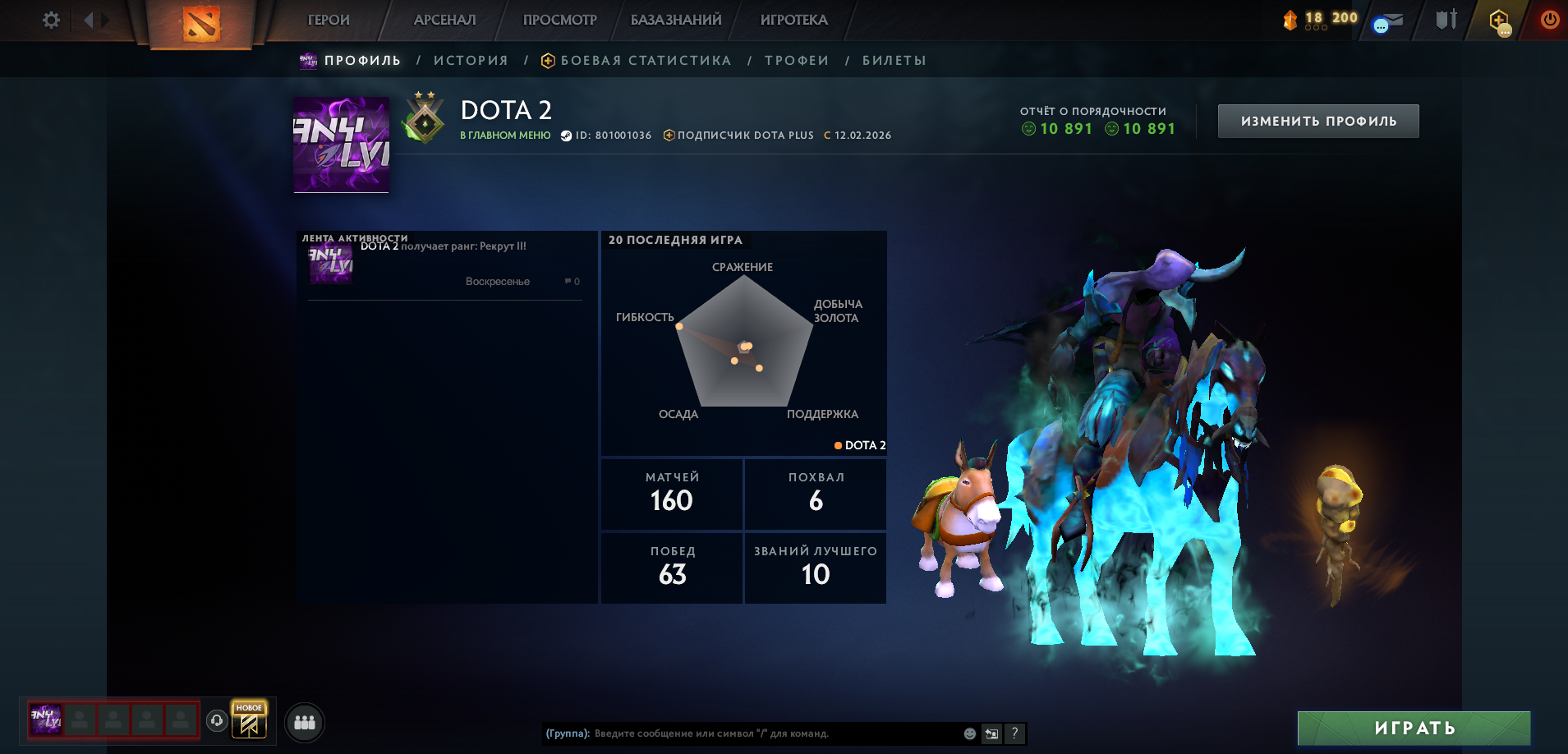Toggle the whisper/reply chat mode icon
Image resolution: width=1568 pixels, height=754 pixels.
click(990, 733)
